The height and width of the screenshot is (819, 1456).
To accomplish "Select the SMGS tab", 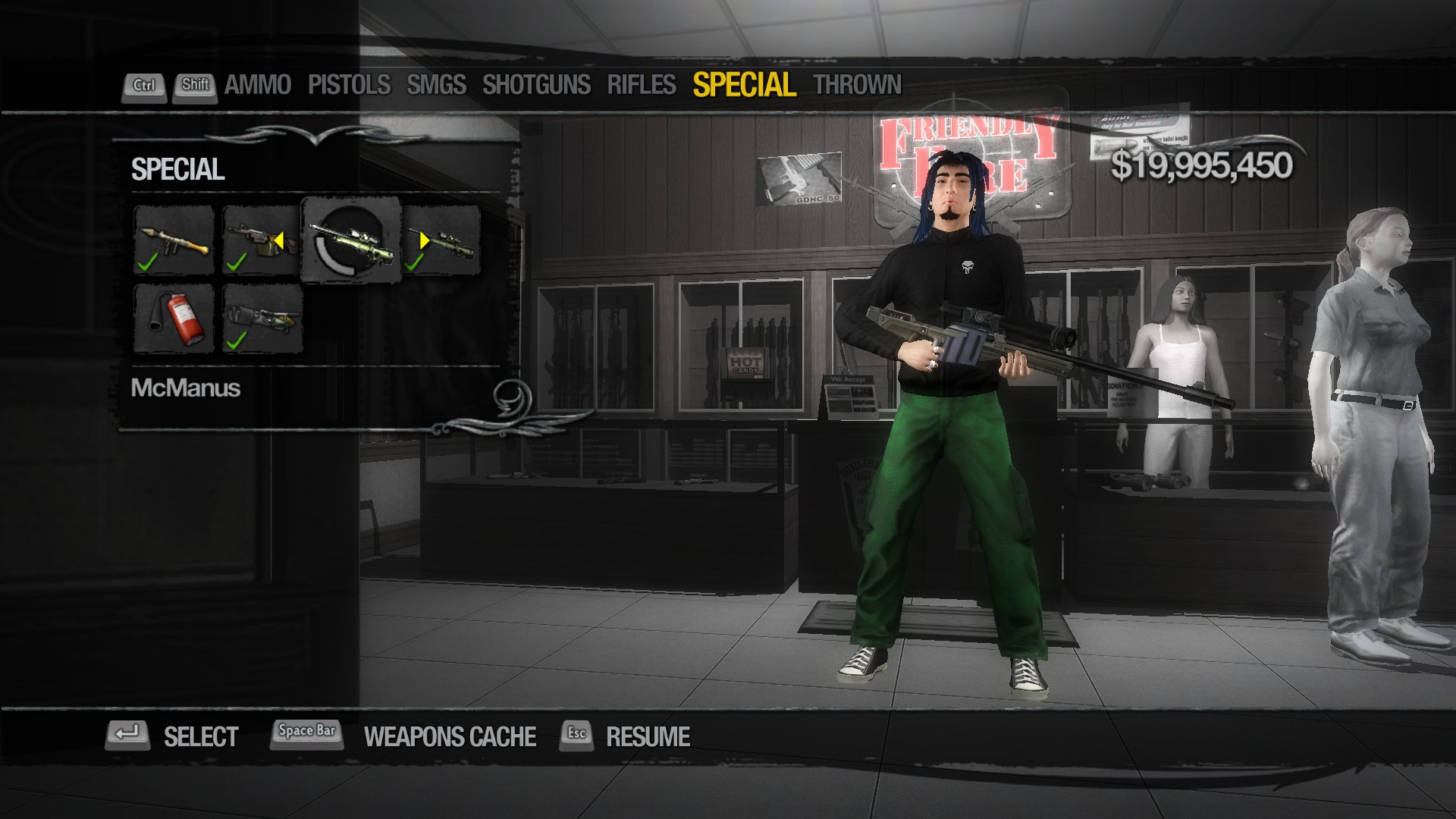I will (436, 85).
